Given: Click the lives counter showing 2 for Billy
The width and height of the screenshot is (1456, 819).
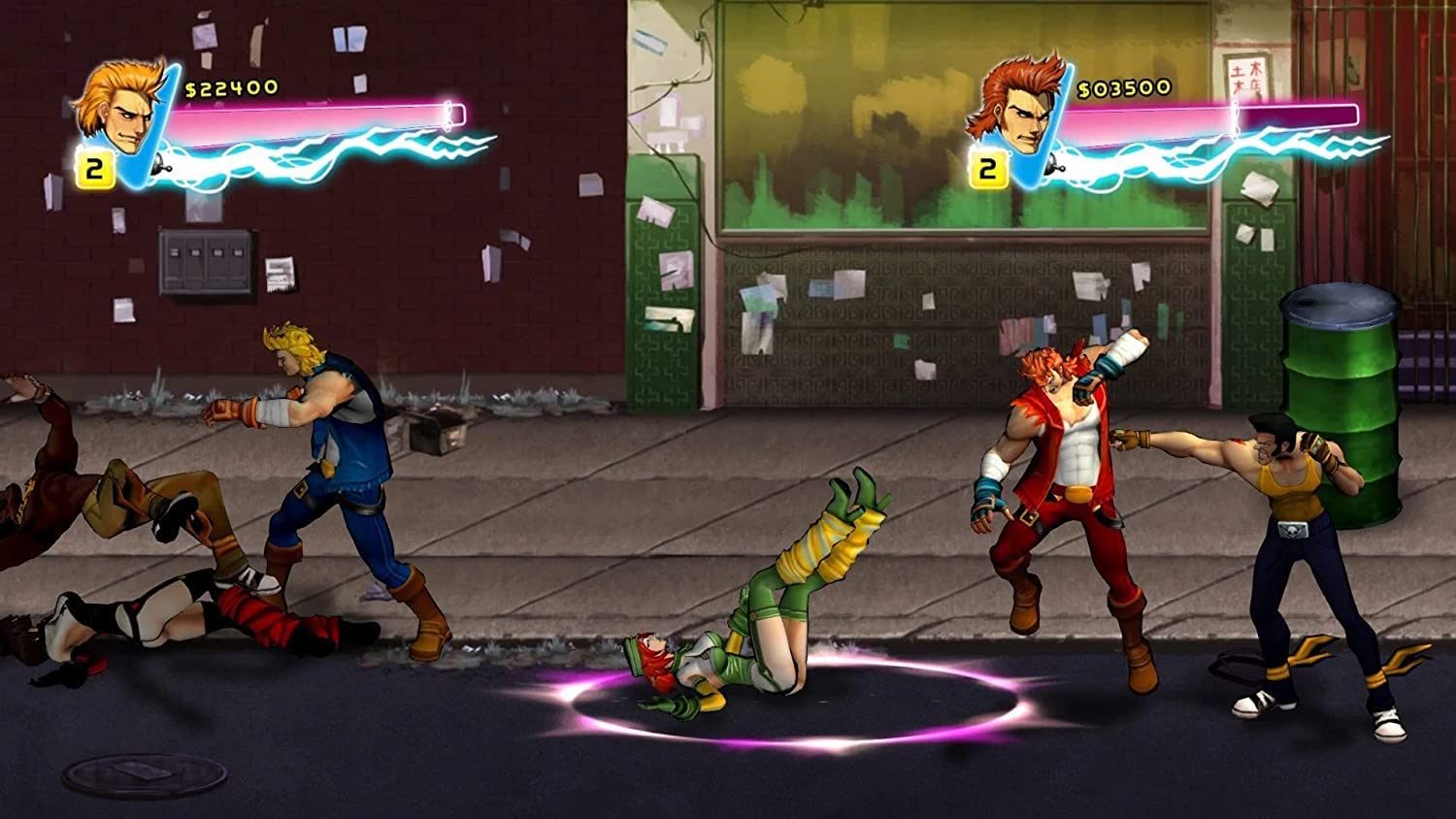Looking at the screenshot, I should 94,168.
